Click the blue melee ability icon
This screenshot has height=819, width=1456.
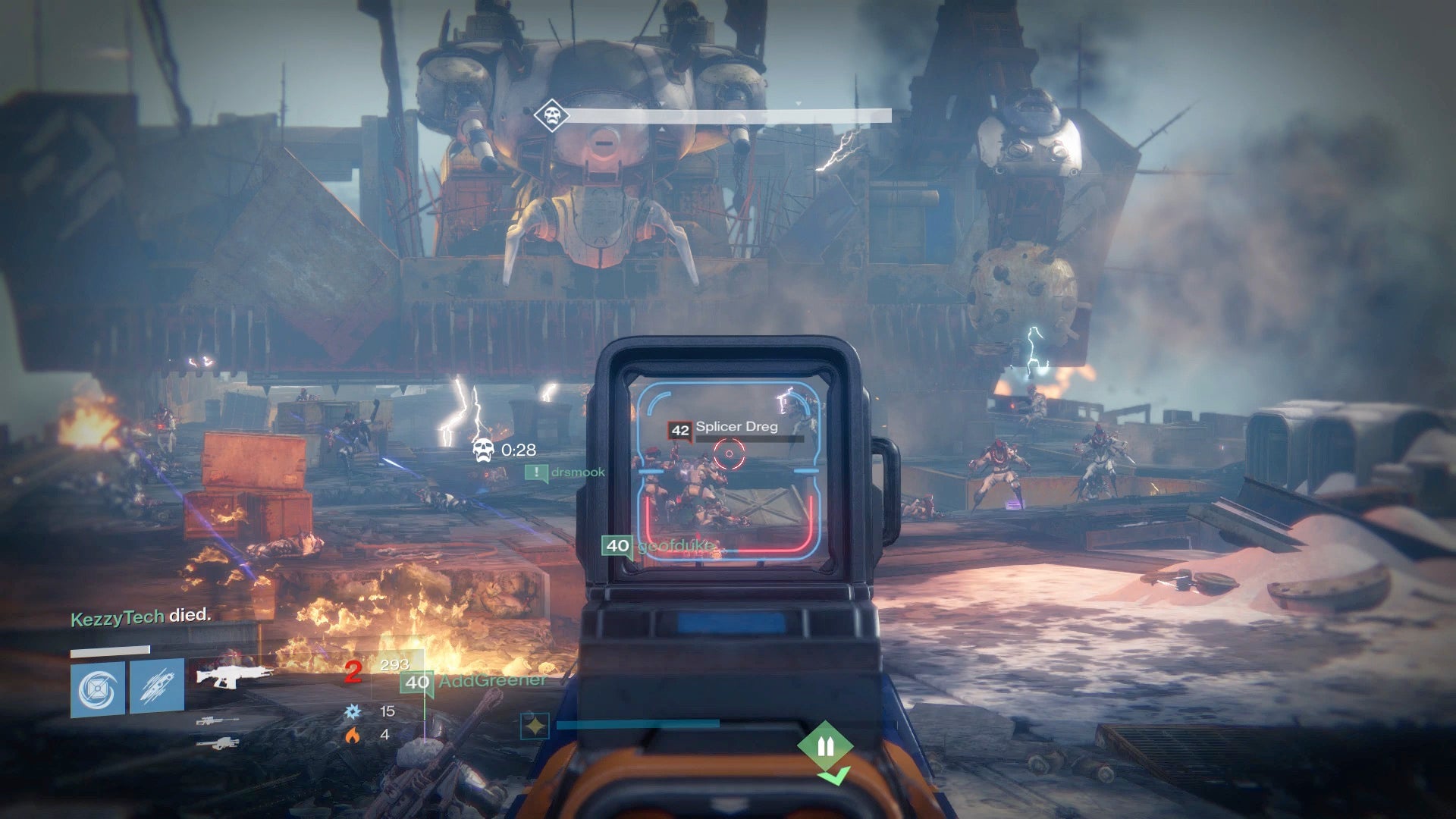pos(156,686)
